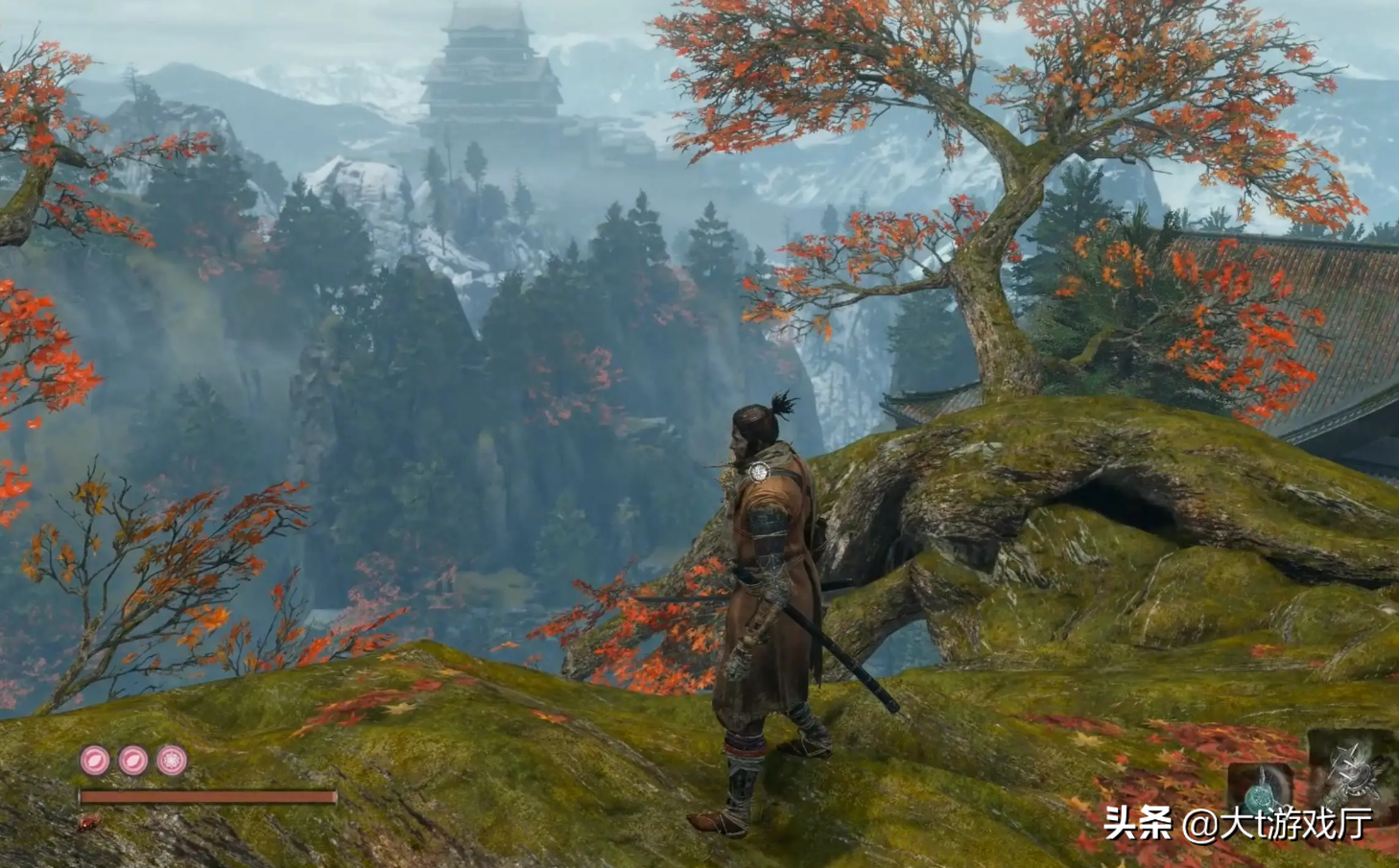
Task: Select the teal healing gourd quick item
Action: 1260,792
